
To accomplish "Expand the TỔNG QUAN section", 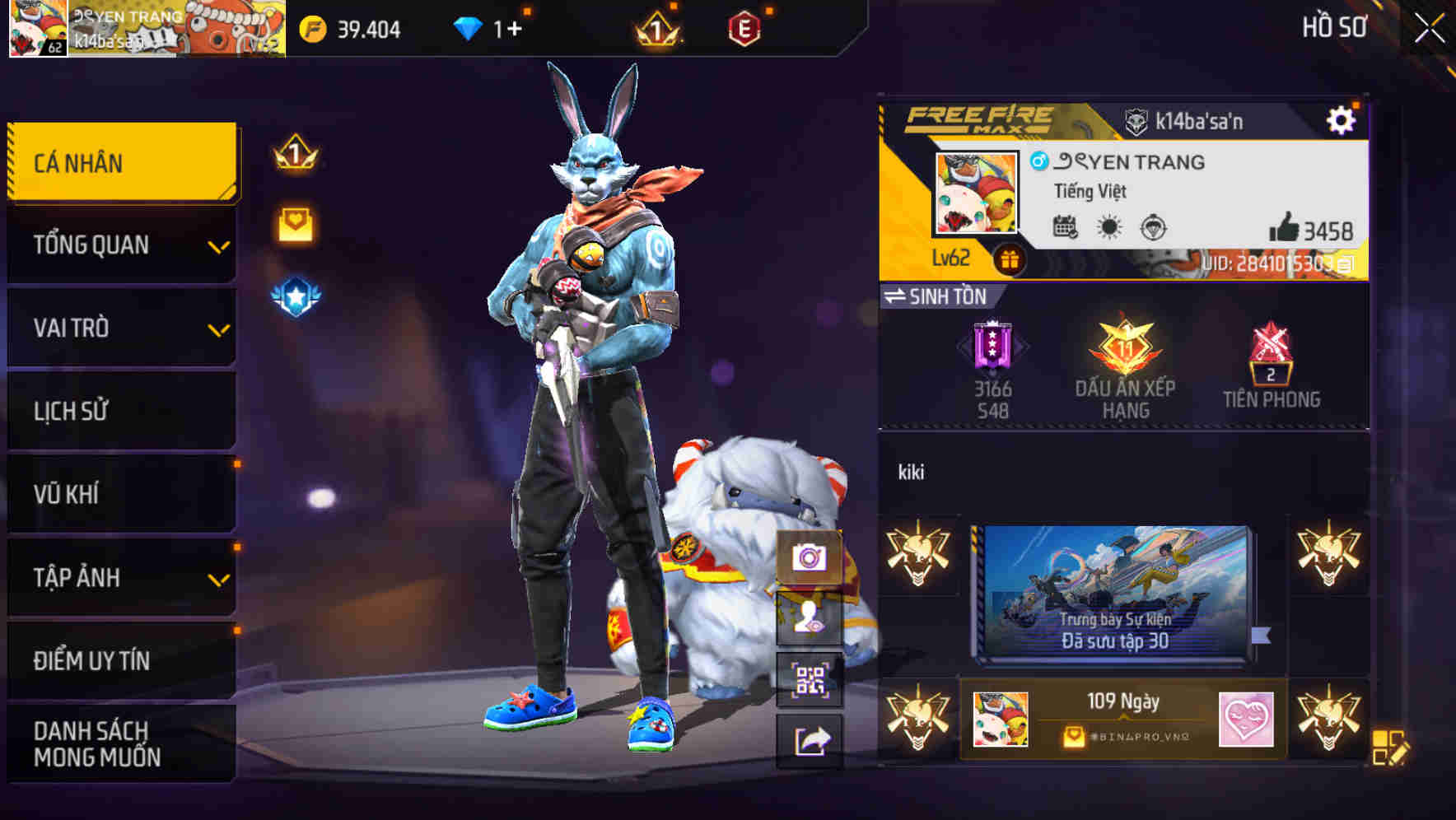I will [x=120, y=245].
